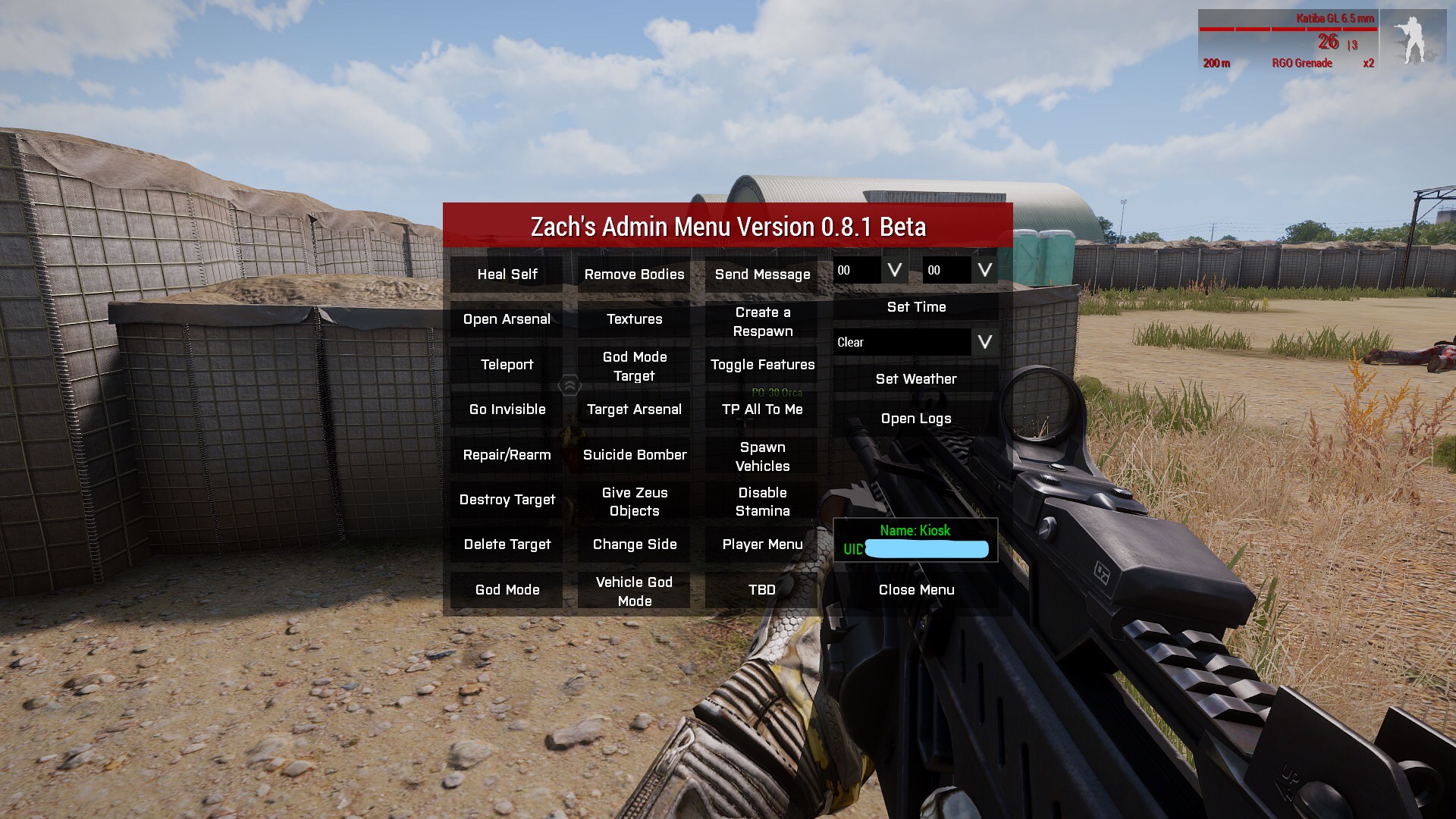This screenshot has height=819, width=1456.
Task: Show the Player Menu
Action: point(762,544)
